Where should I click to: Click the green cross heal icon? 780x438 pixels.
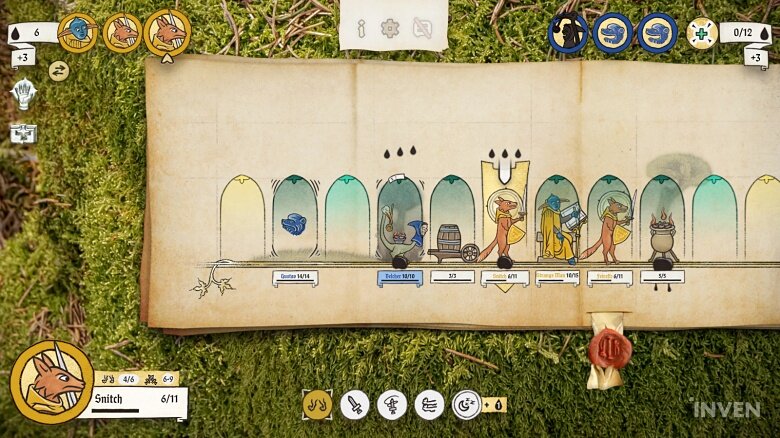tap(702, 33)
